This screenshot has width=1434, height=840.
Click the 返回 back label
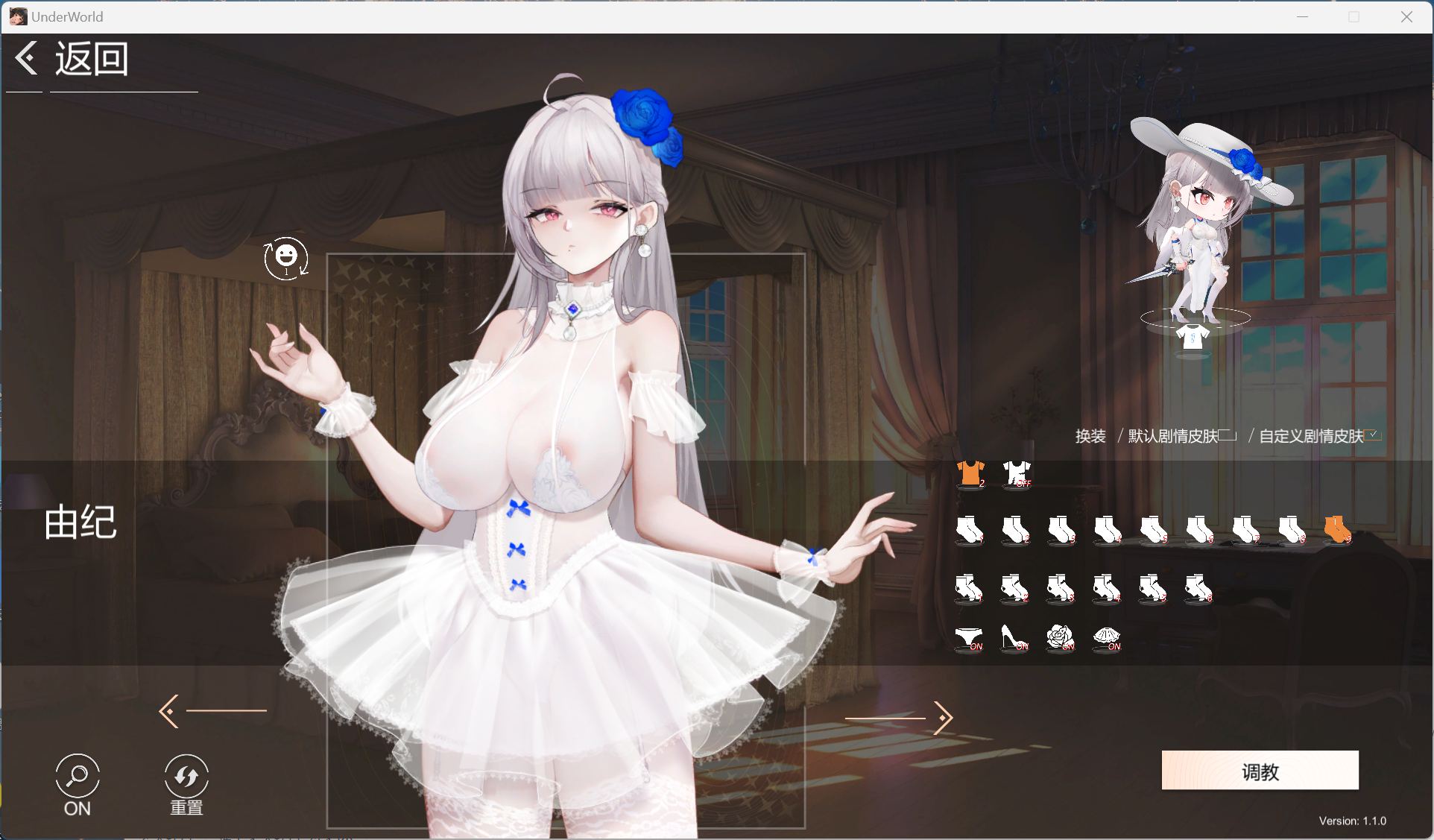point(90,57)
